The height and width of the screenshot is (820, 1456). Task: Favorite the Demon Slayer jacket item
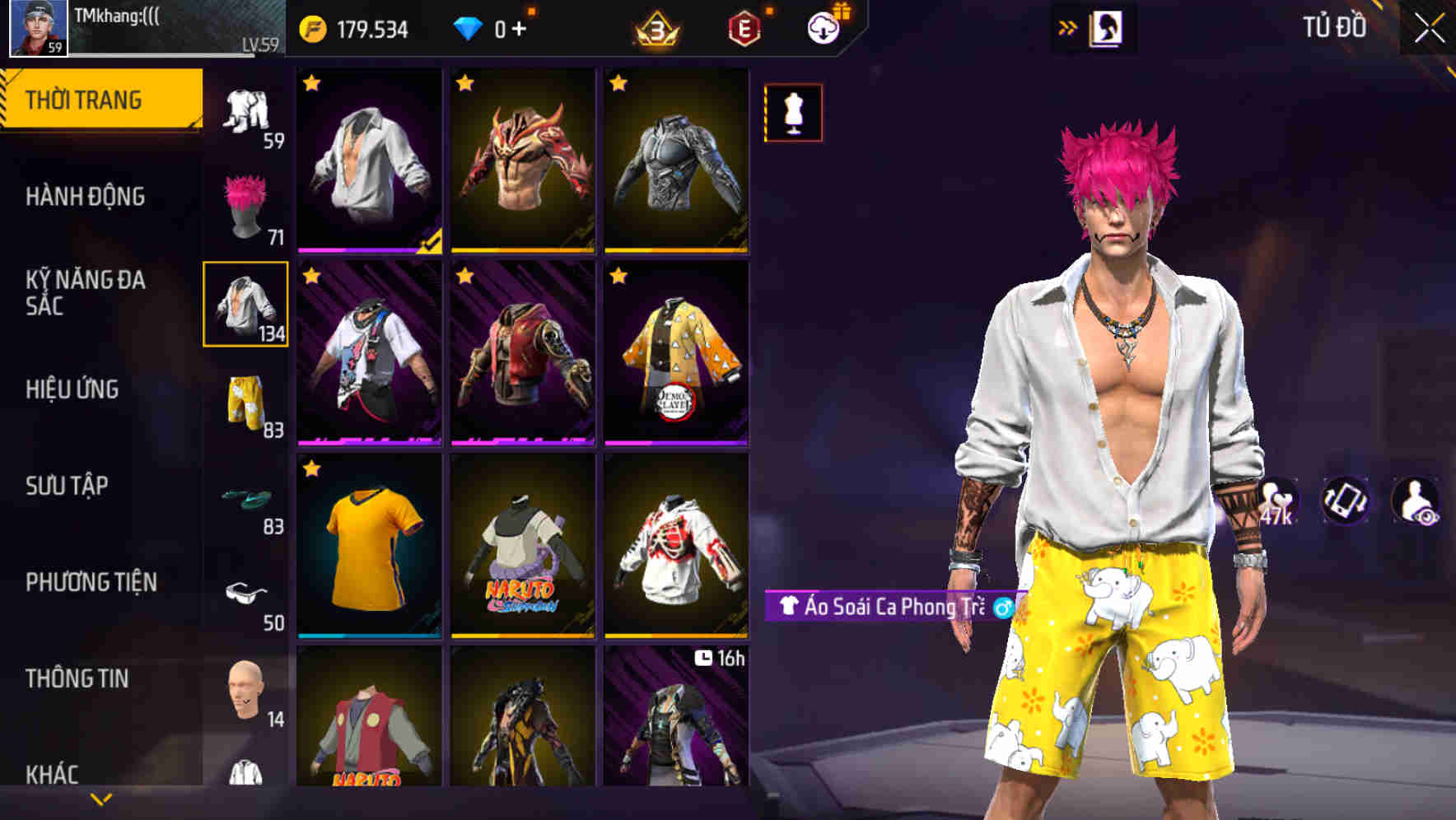[618, 277]
